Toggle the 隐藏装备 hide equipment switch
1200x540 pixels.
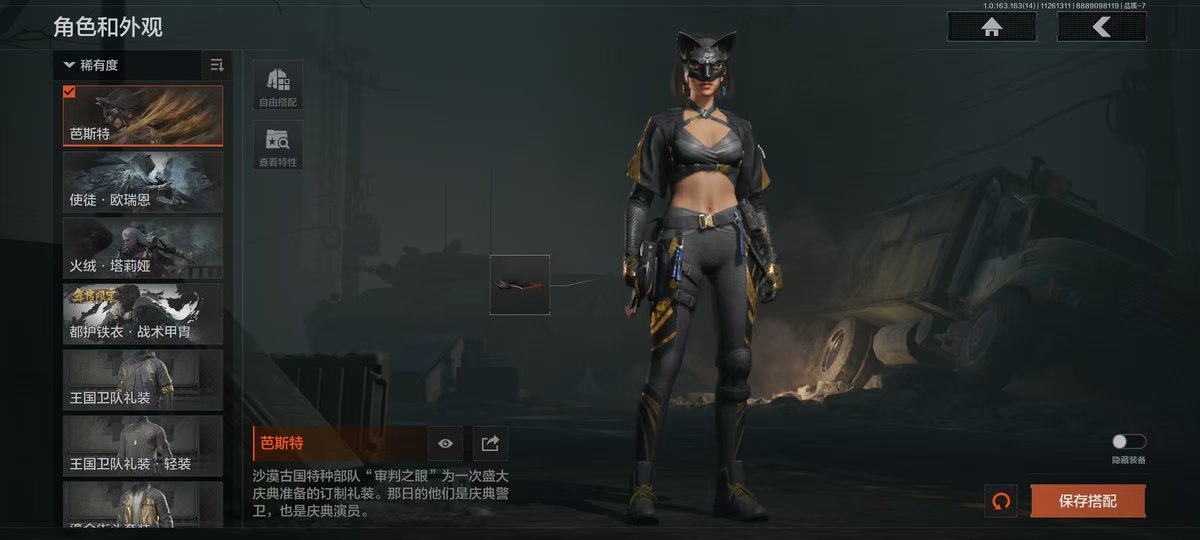tap(1129, 442)
